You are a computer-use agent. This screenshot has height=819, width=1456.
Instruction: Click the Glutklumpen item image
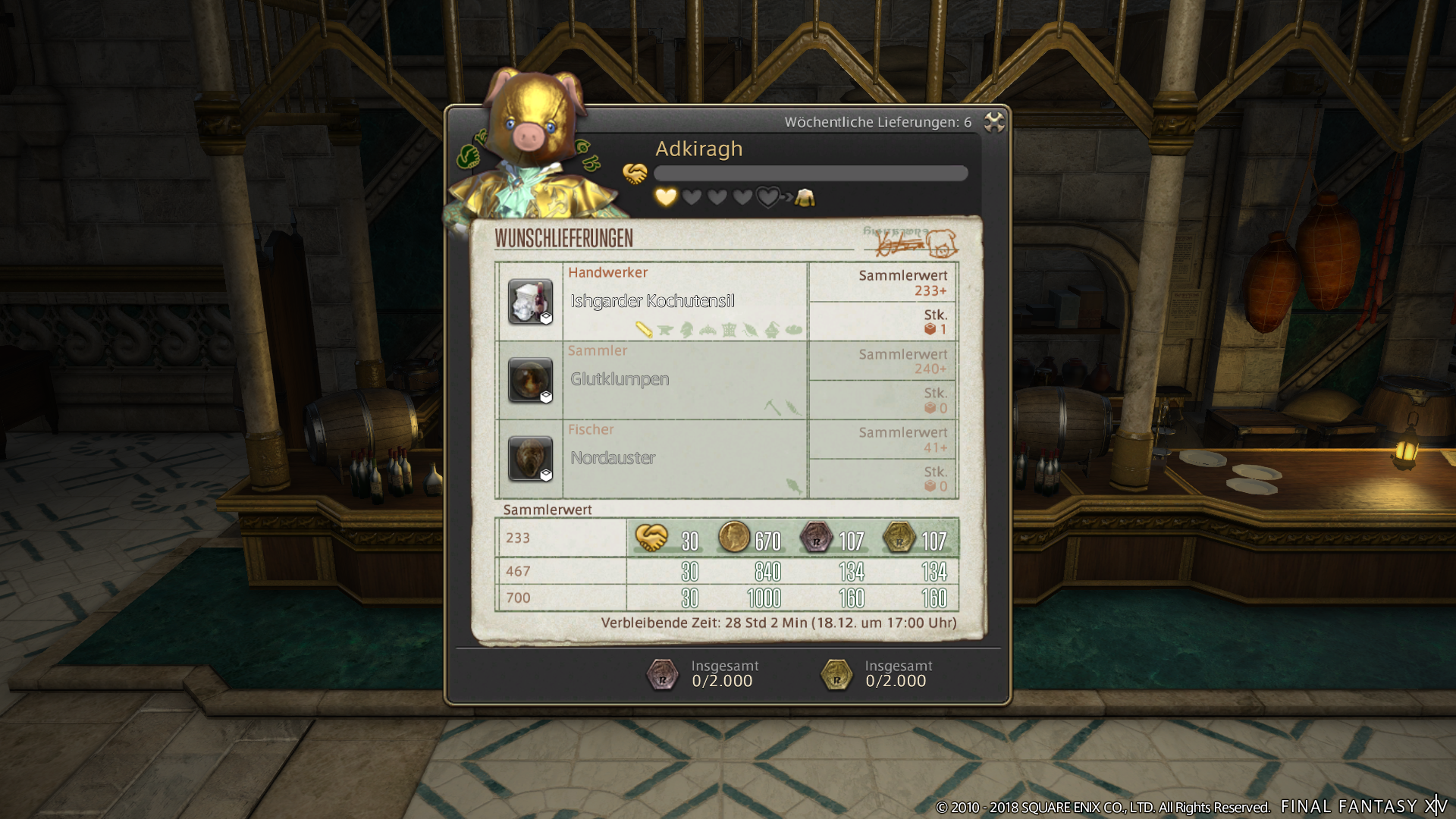[x=529, y=380]
